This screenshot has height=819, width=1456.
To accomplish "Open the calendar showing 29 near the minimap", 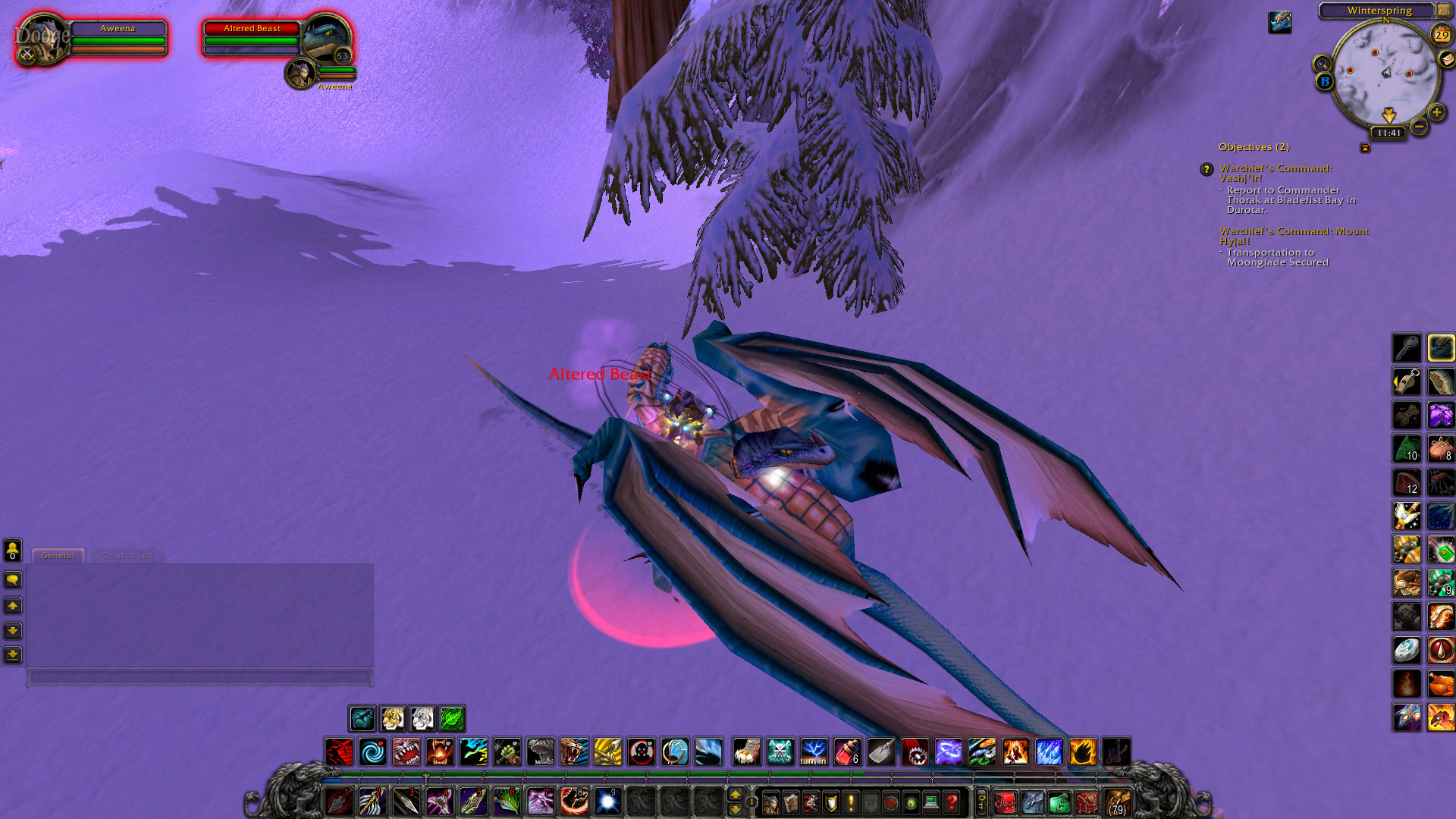I will tap(1440, 35).
